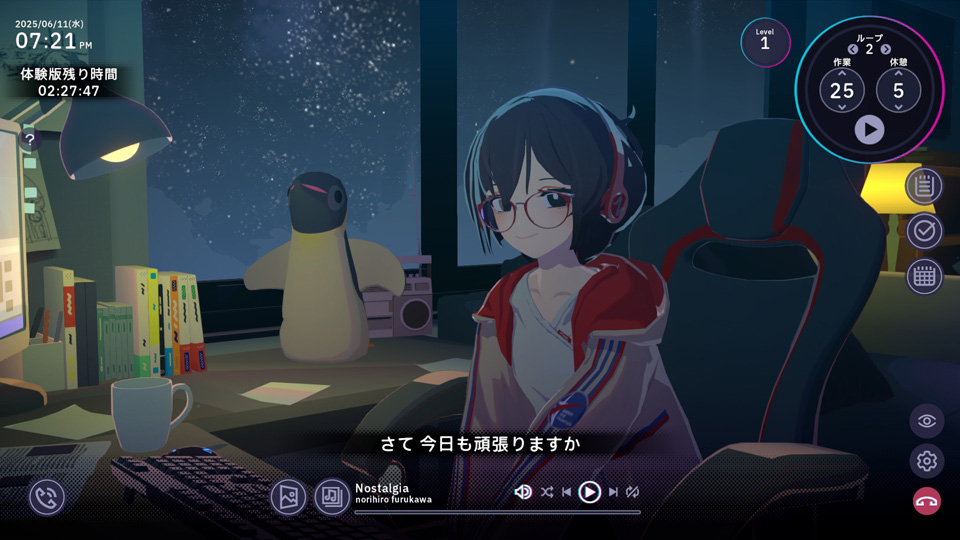Toggle the eye visibility button

pos(927,421)
